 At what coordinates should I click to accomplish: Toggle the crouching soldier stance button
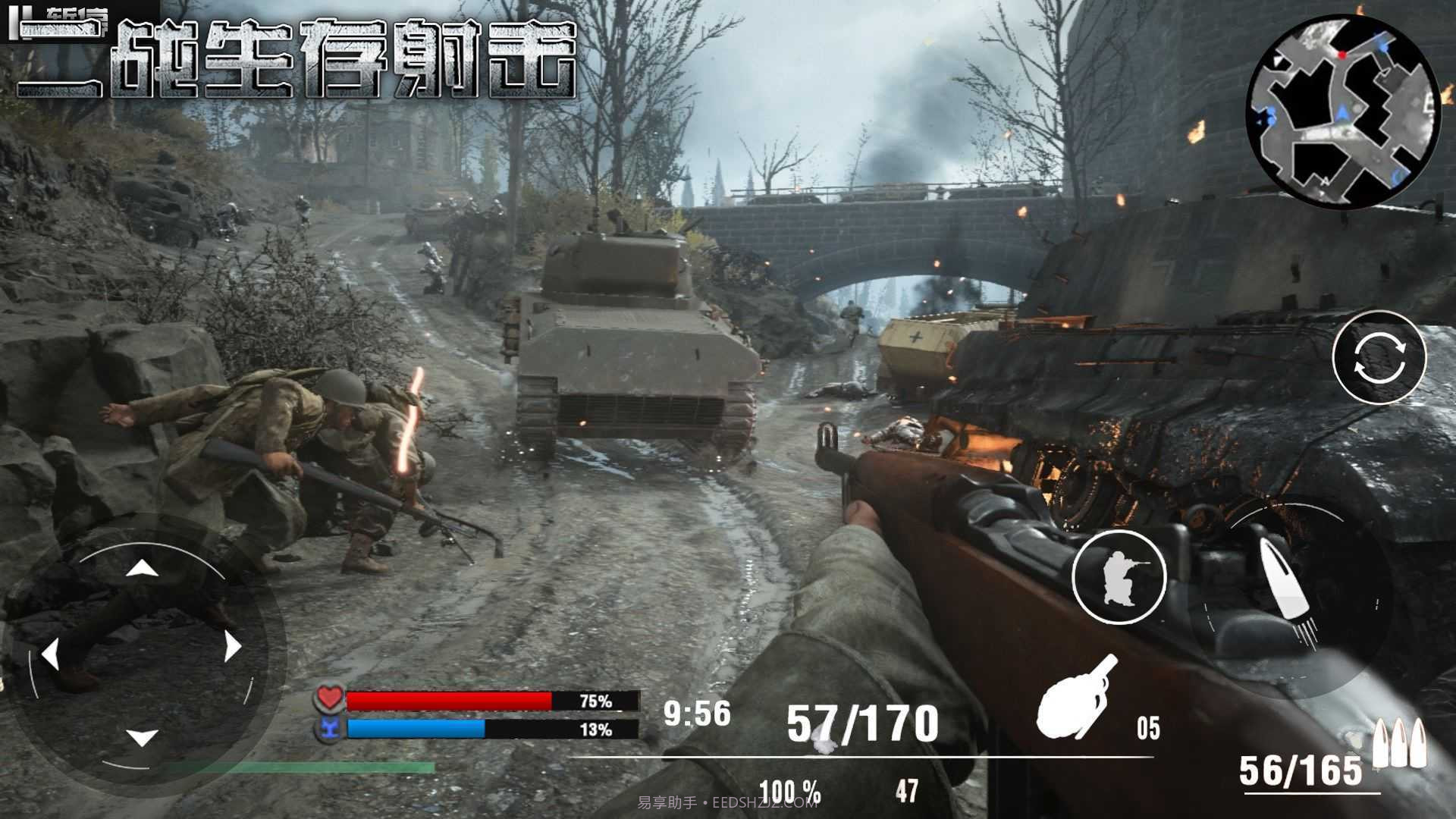[1119, 578]
